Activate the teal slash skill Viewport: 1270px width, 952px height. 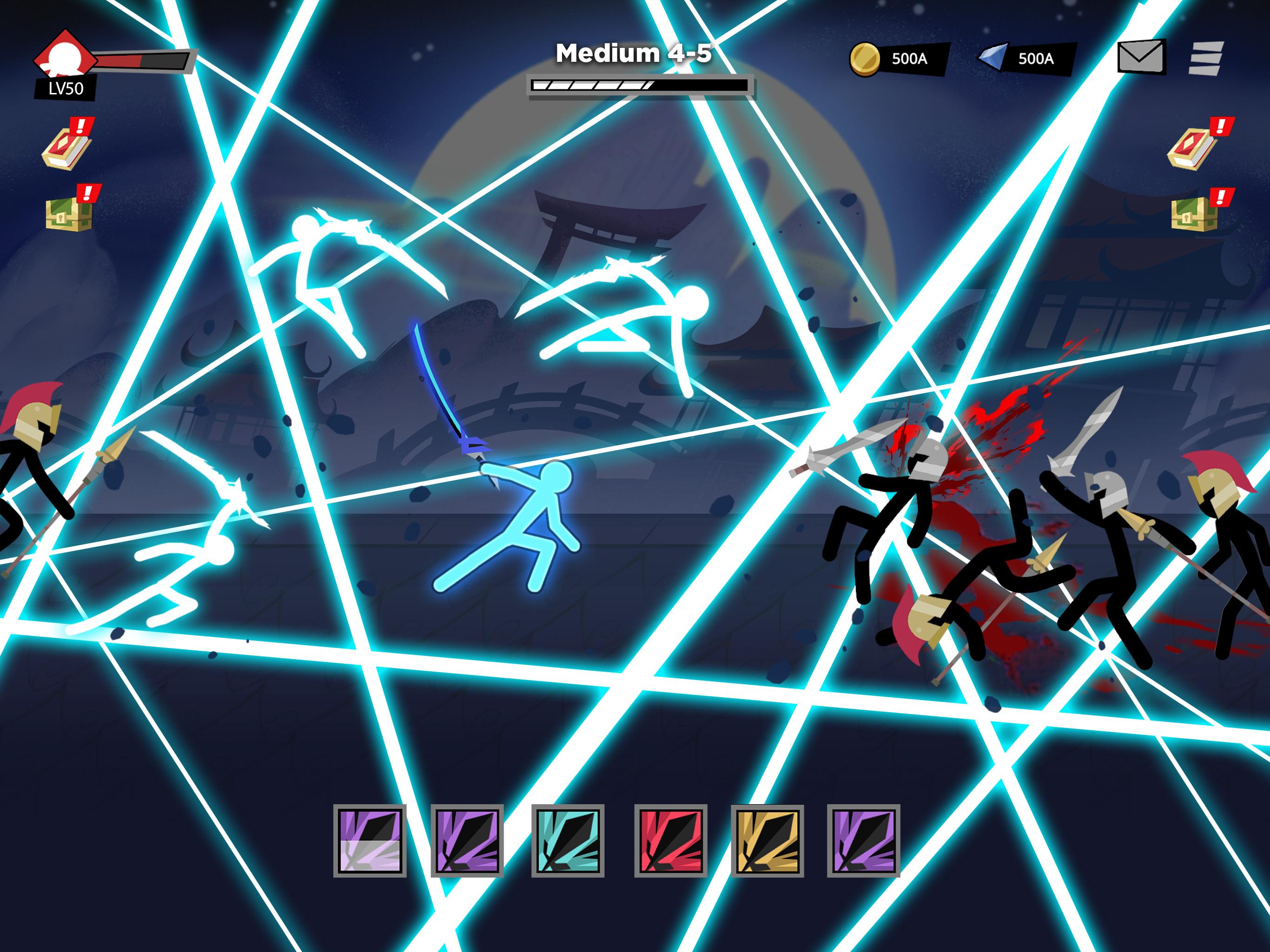(x=568, y=840)
